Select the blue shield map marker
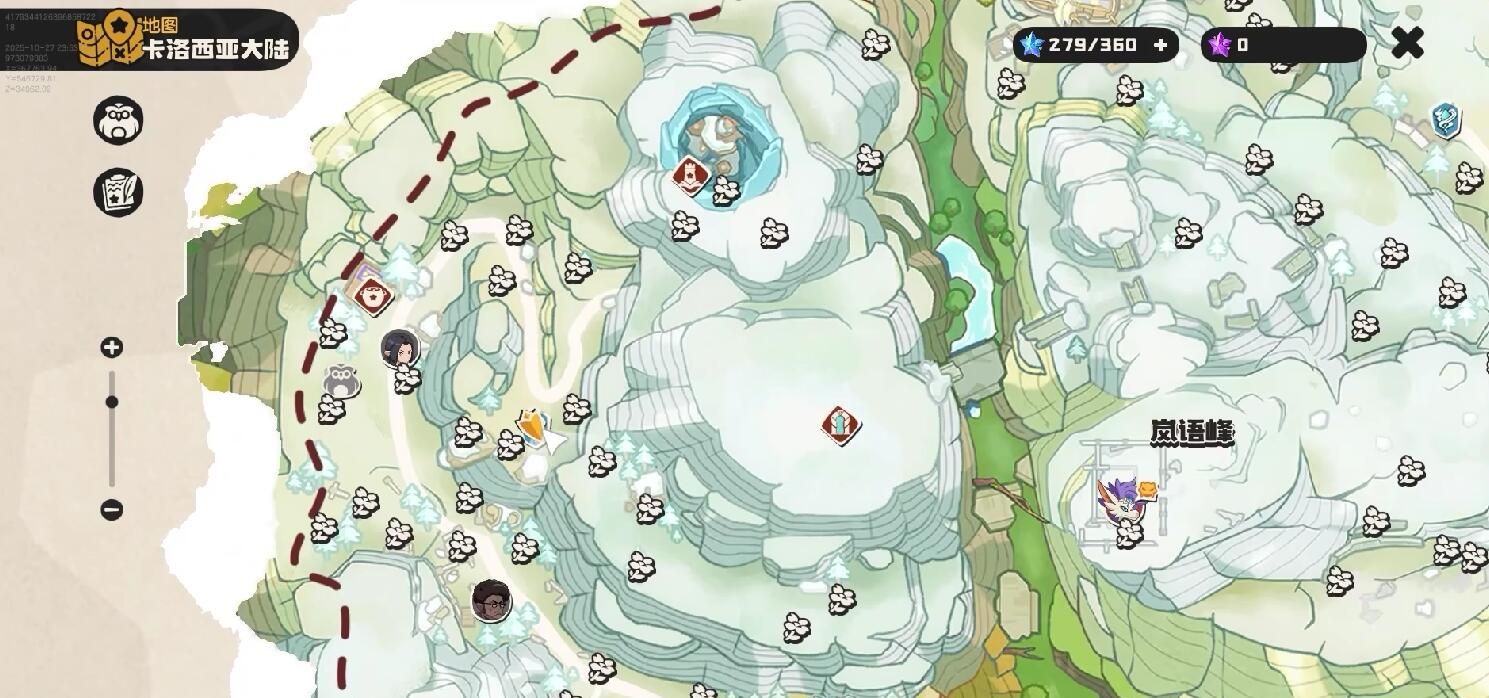Image resolution: width=1489 pixels, height=698 pixels. click(1445, 120)
